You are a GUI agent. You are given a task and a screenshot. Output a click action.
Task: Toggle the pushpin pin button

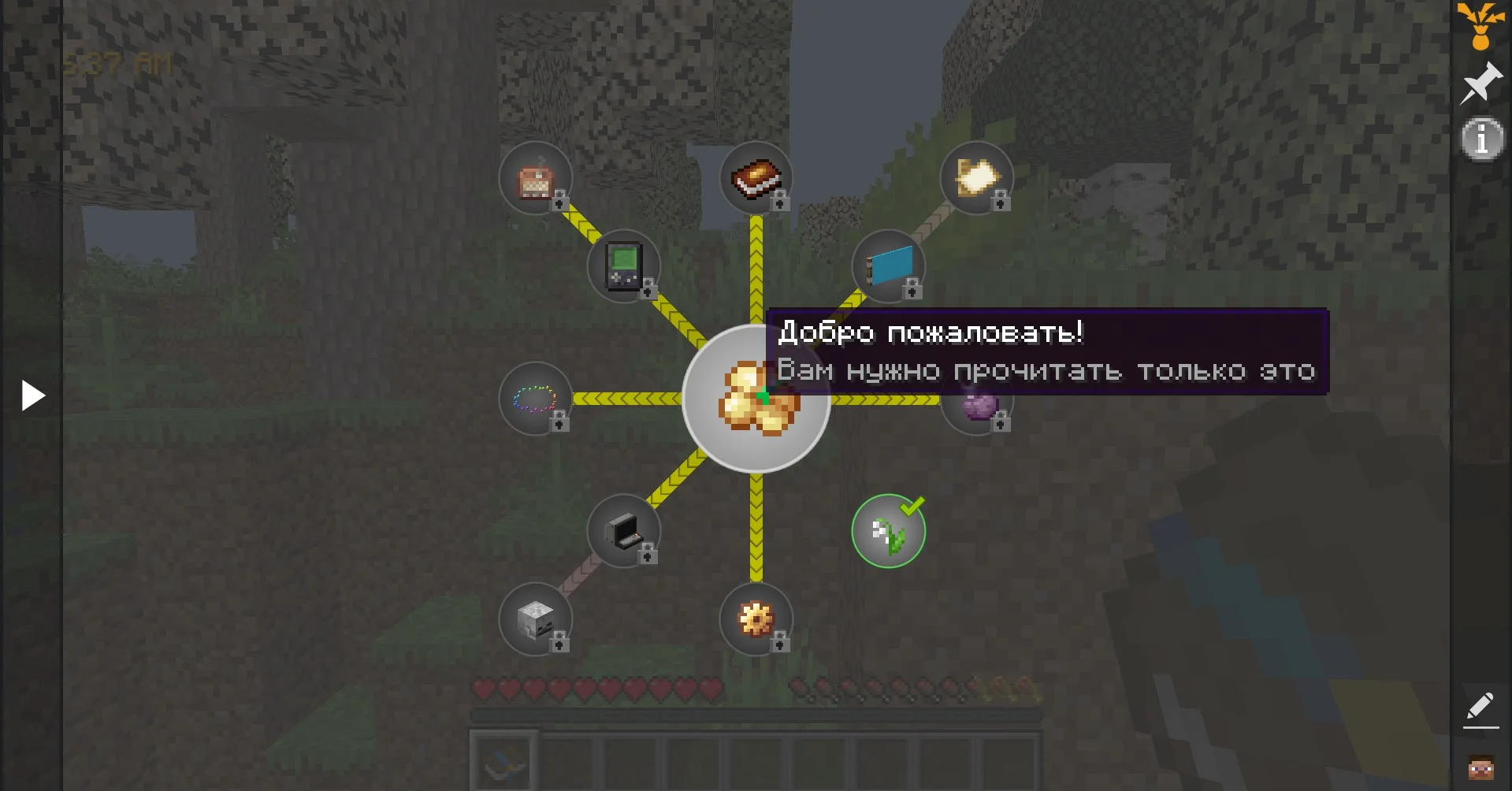(1480, 83)
